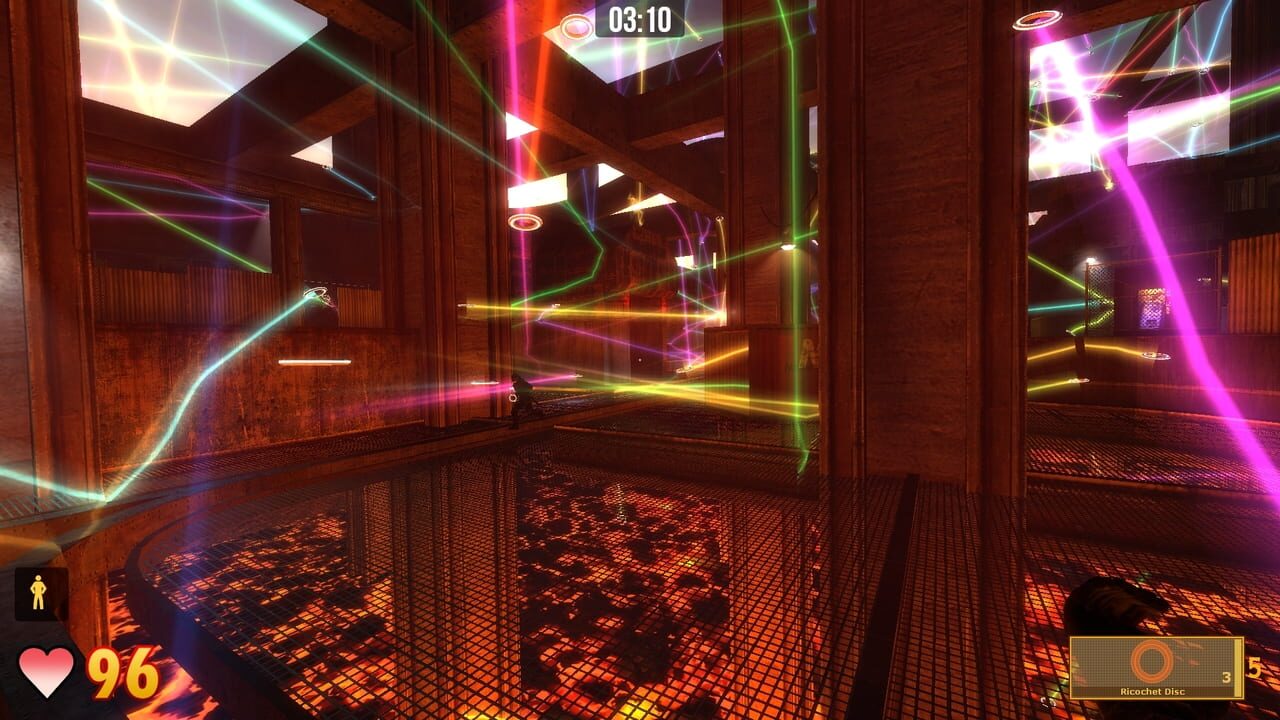Image resolution: width=1280 pixels, height=720 pixels.
Task: Toggle the ammo count showing 3
Action: click(x=1228, y=676)
